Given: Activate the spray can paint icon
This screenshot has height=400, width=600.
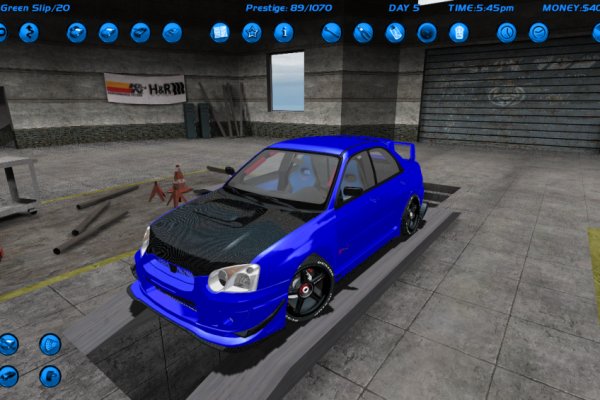Looking at the screenshot, I should 395,32.
